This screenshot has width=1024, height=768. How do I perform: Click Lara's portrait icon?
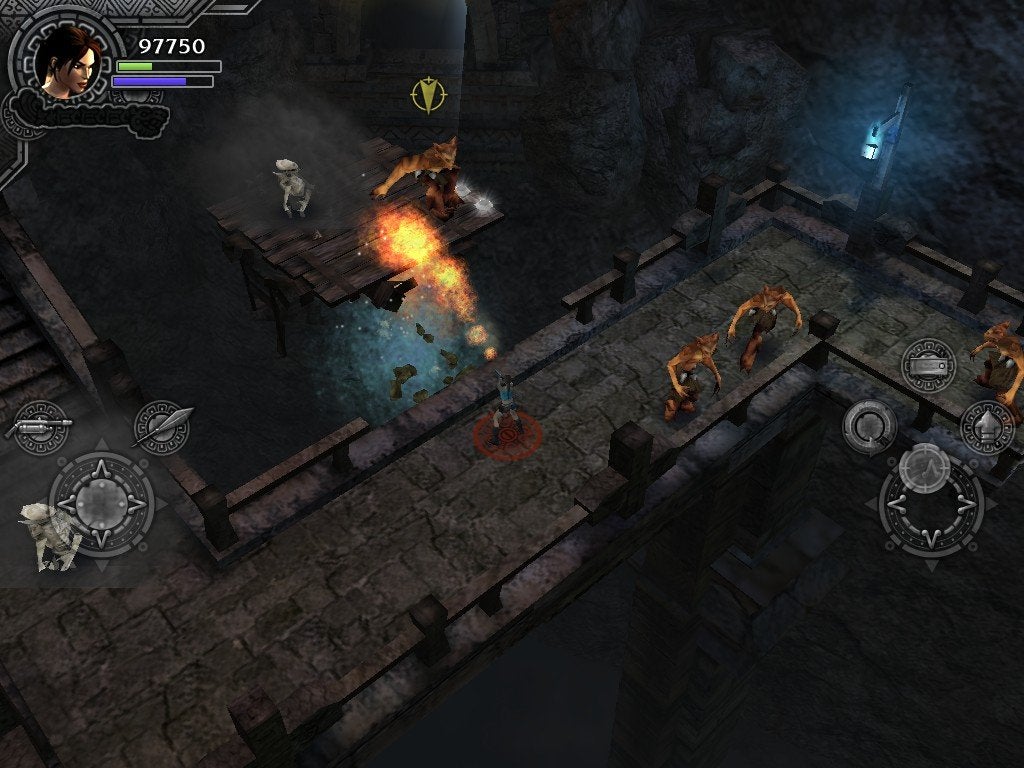[x=68, y=61]
